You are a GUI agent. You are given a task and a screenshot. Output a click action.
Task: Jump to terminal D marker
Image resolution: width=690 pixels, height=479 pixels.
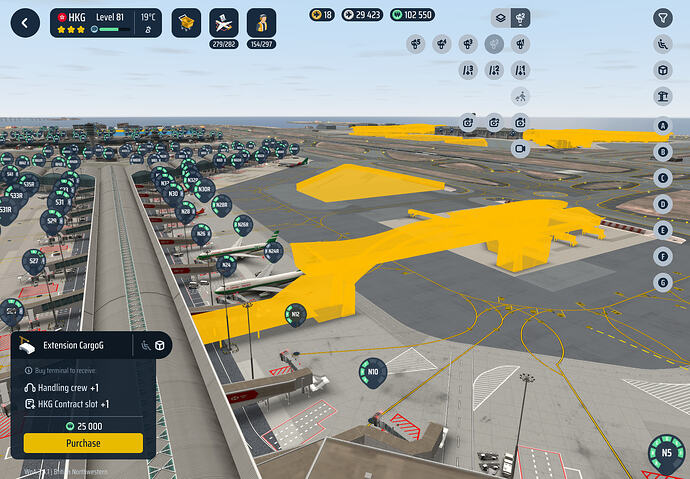click(662, 204)
